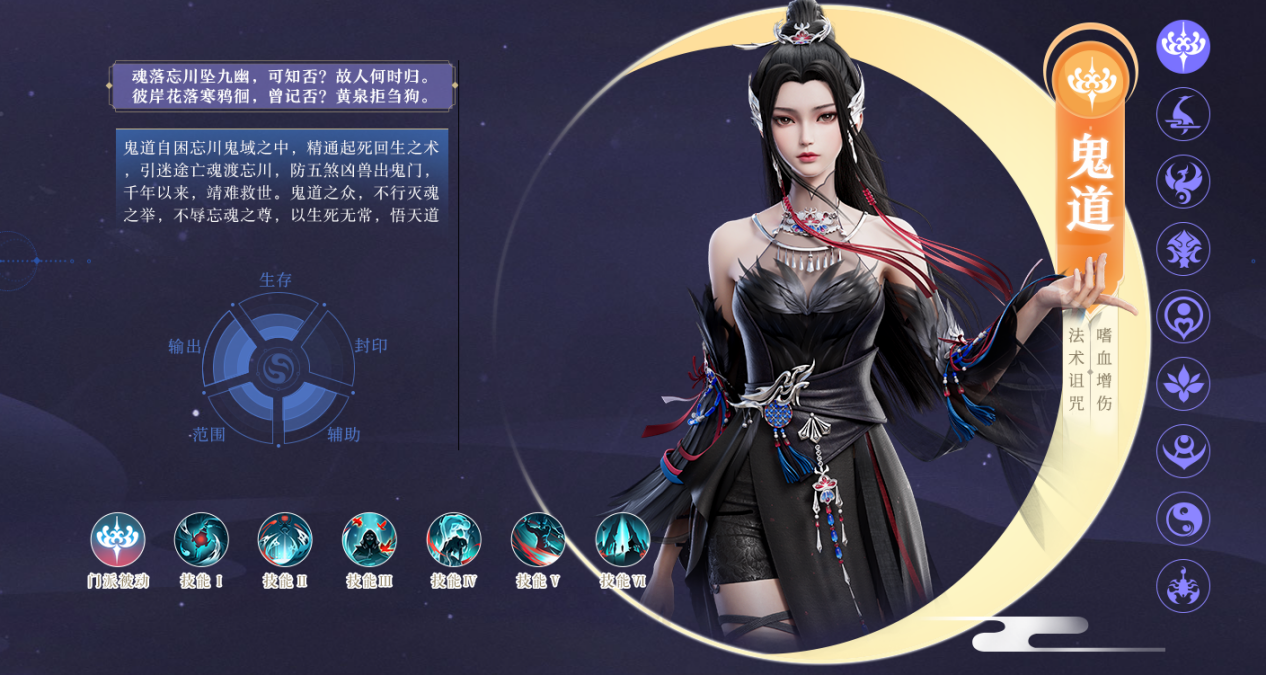This screenshot has width=1266, height=675.
Task: Select the demon mask emblem sect
Action: (x=1183, y=249)
